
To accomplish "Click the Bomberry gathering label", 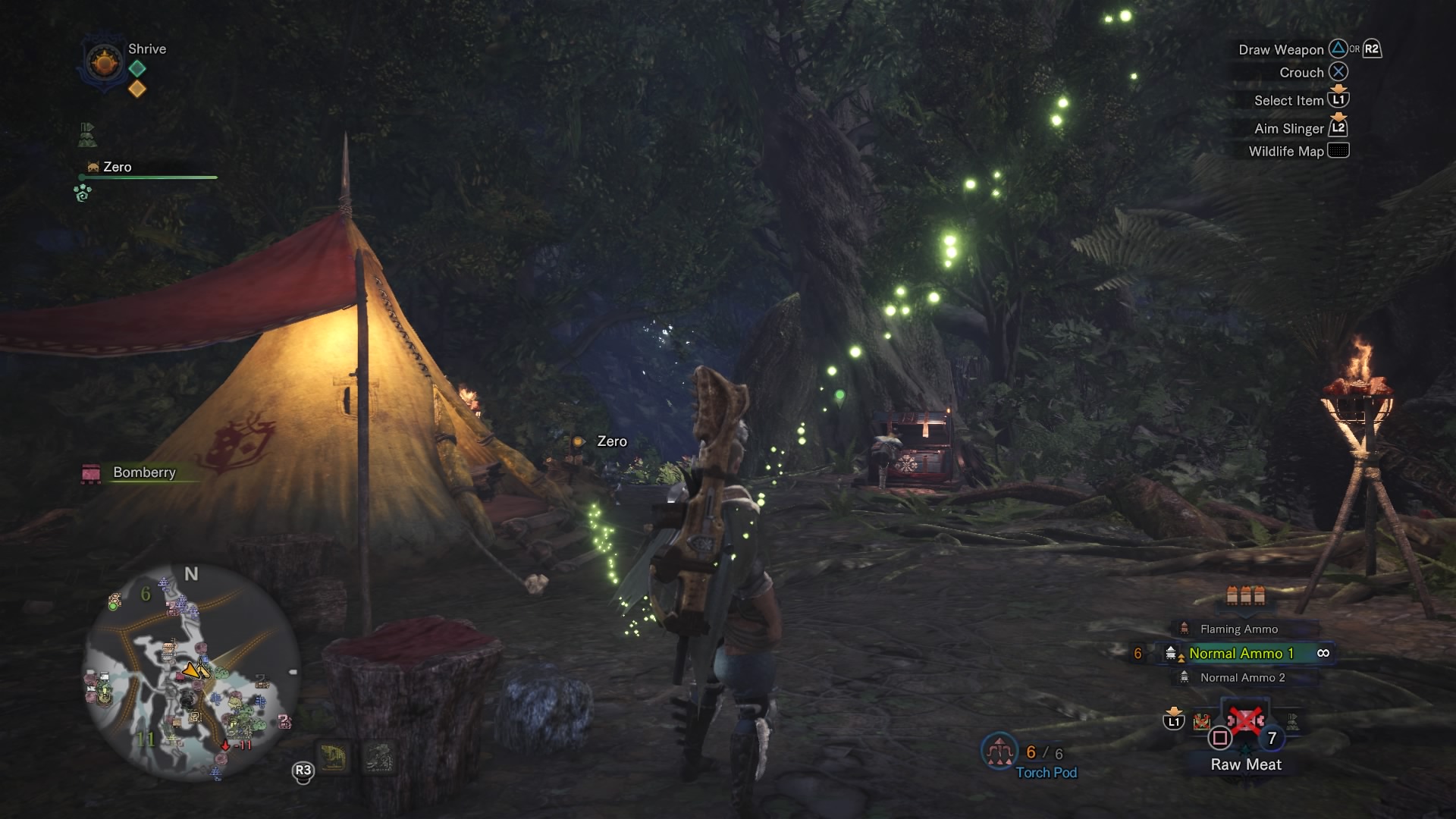I will (x=144, y=472).
